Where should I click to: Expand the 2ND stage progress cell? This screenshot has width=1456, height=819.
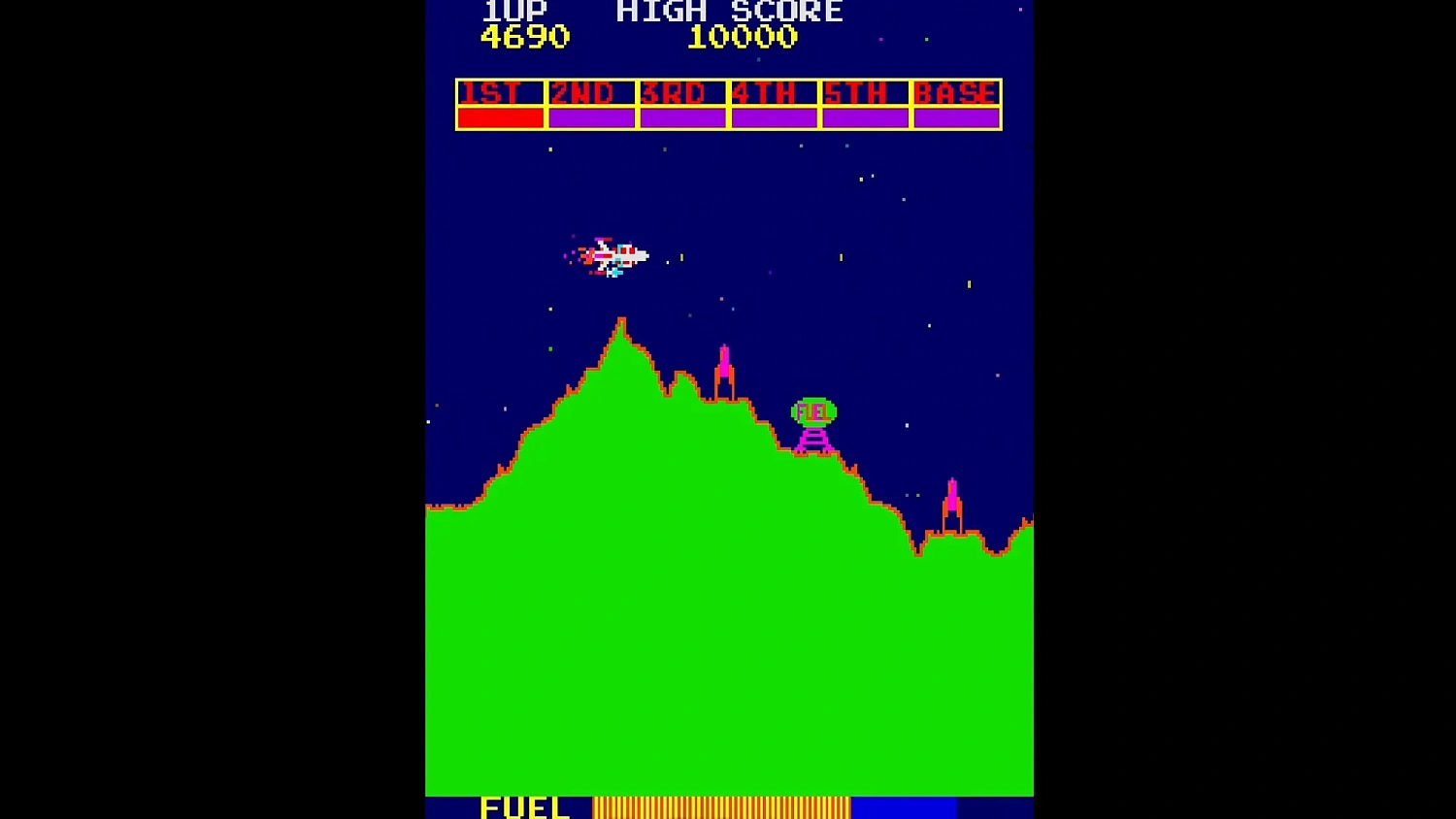tap(591, 115)
